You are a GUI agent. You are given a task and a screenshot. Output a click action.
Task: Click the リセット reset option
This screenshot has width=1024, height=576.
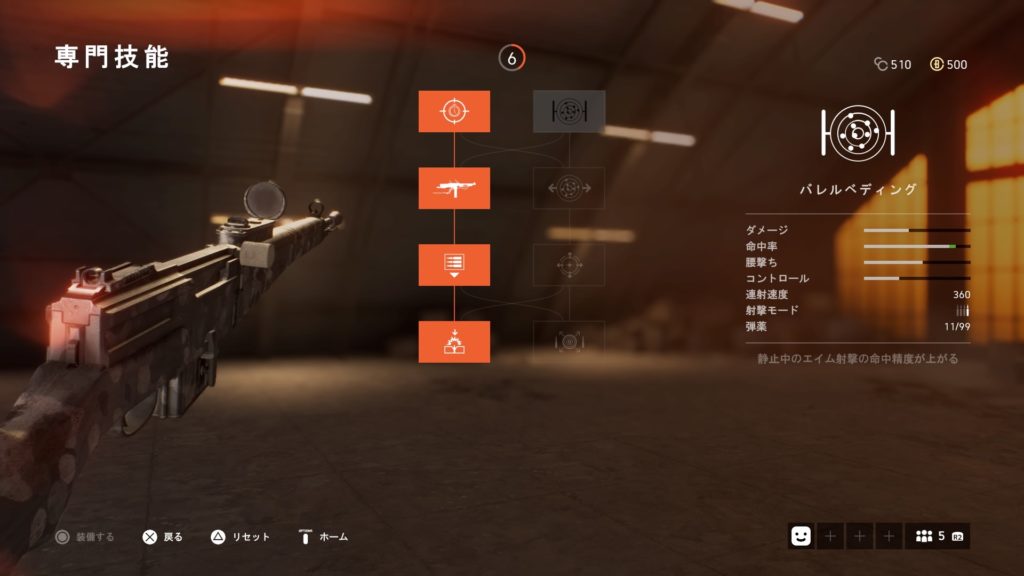pos(241,537)
